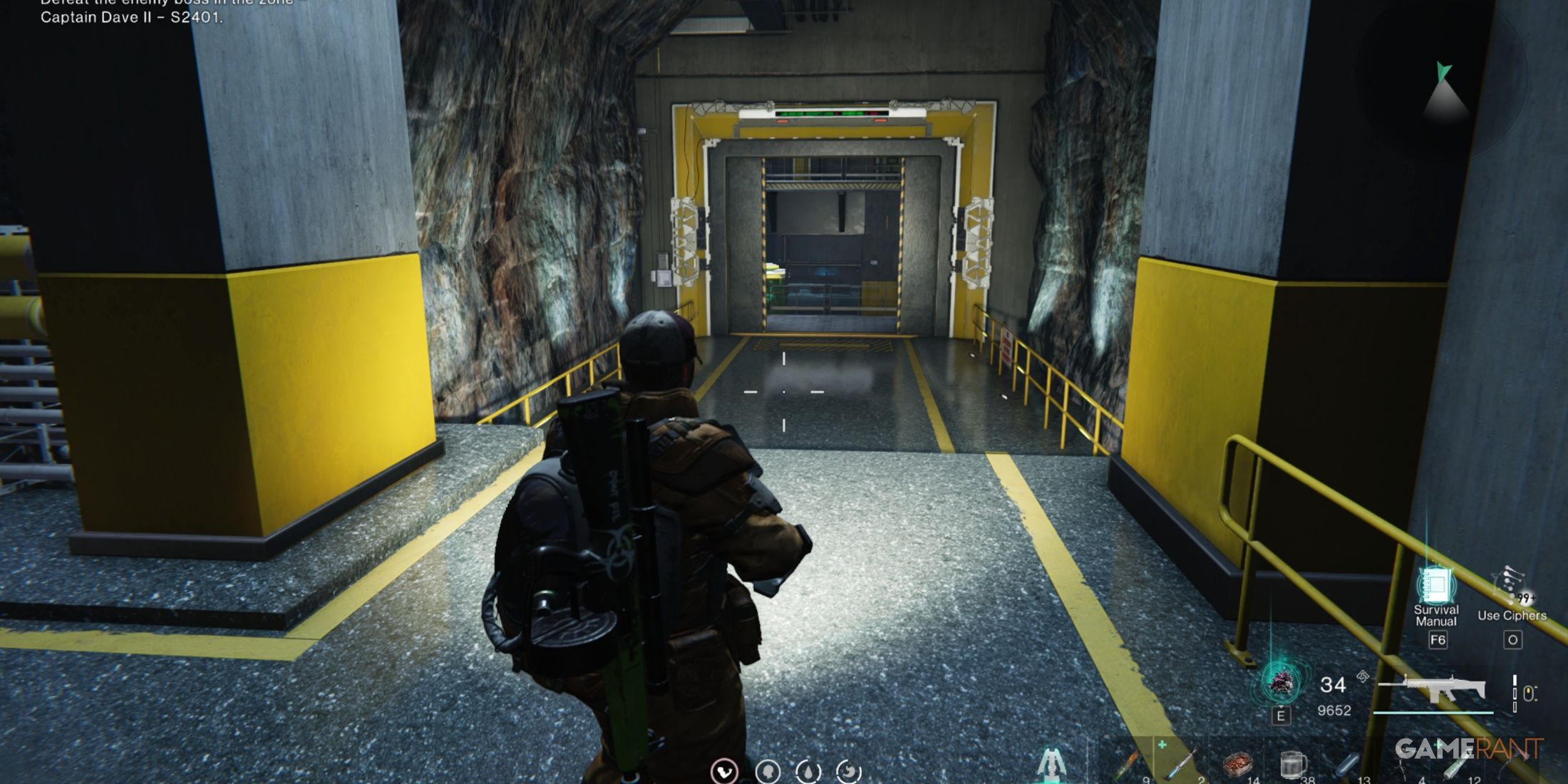Click the circular hunger timer progress ring
The width and height of the screenshot is (1568, 784).
coord(849,771)
